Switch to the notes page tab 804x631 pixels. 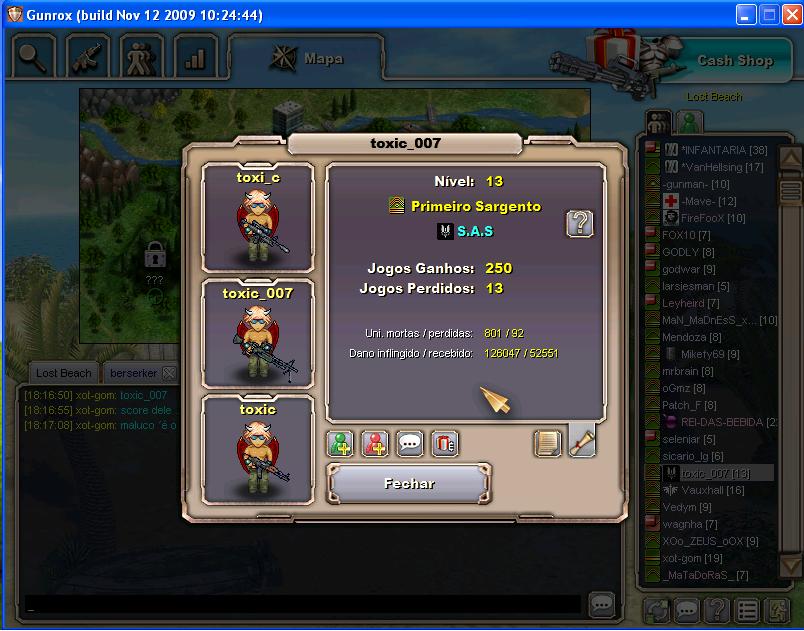548,443
